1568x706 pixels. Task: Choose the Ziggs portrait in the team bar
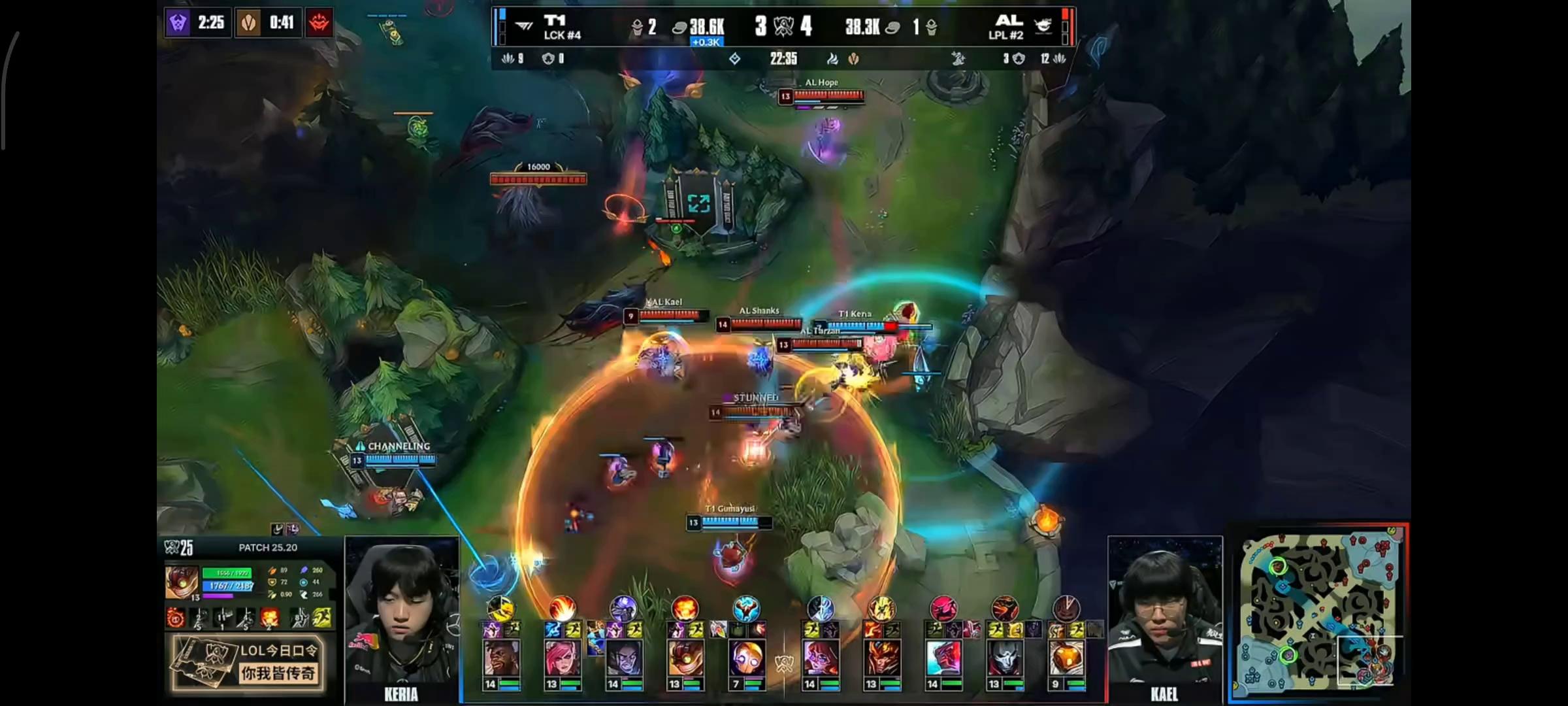click(685, 658)
